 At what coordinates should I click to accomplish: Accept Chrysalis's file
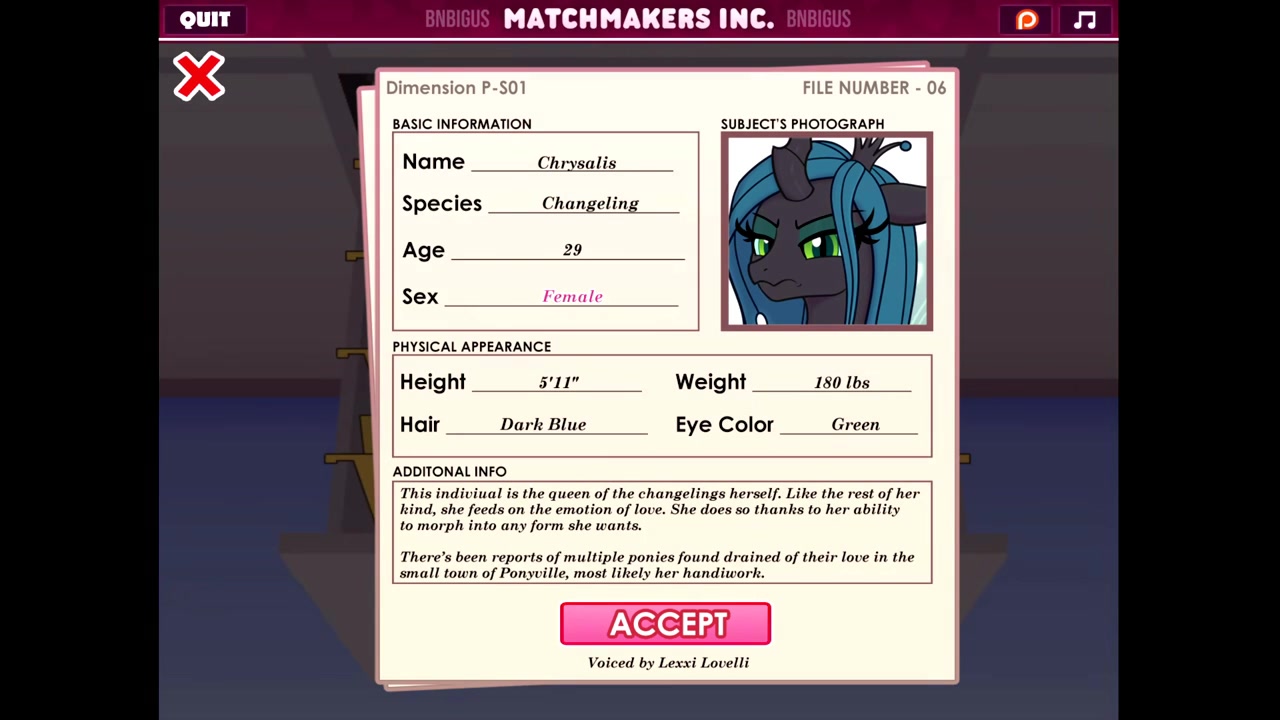[x=665, y=624]
